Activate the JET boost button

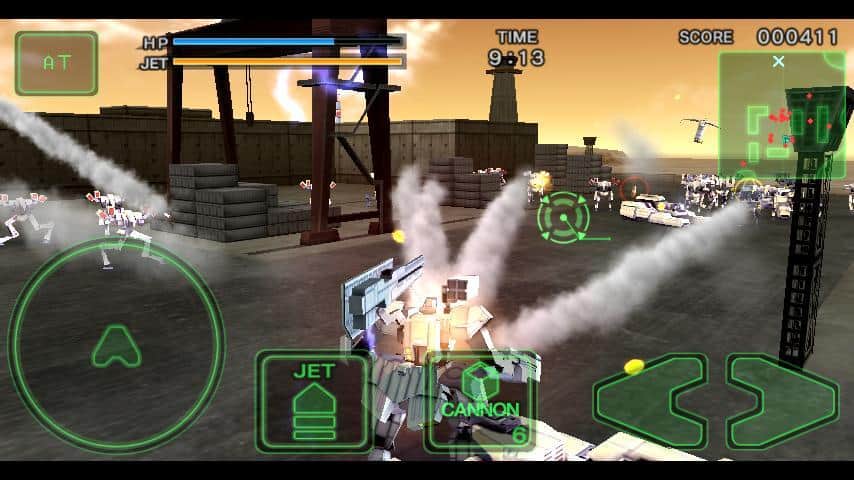point(312,400)
